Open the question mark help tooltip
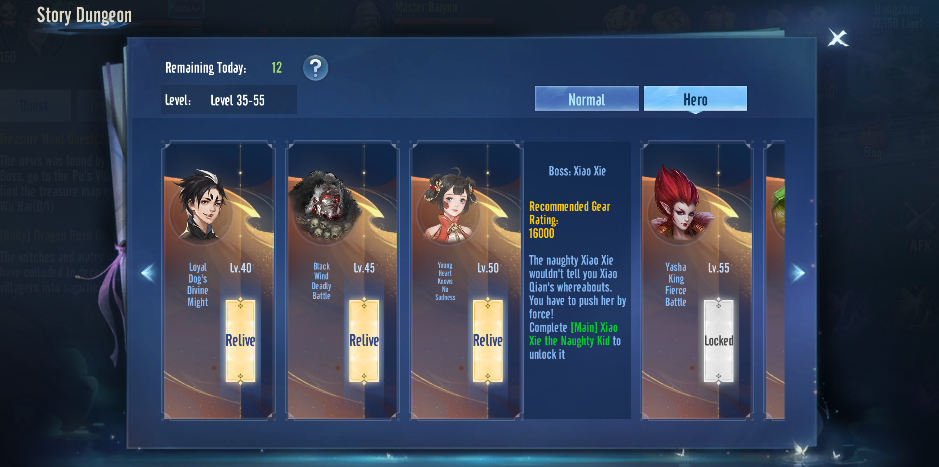The height and width of the screenshot is (467, 939). point(315,68)
